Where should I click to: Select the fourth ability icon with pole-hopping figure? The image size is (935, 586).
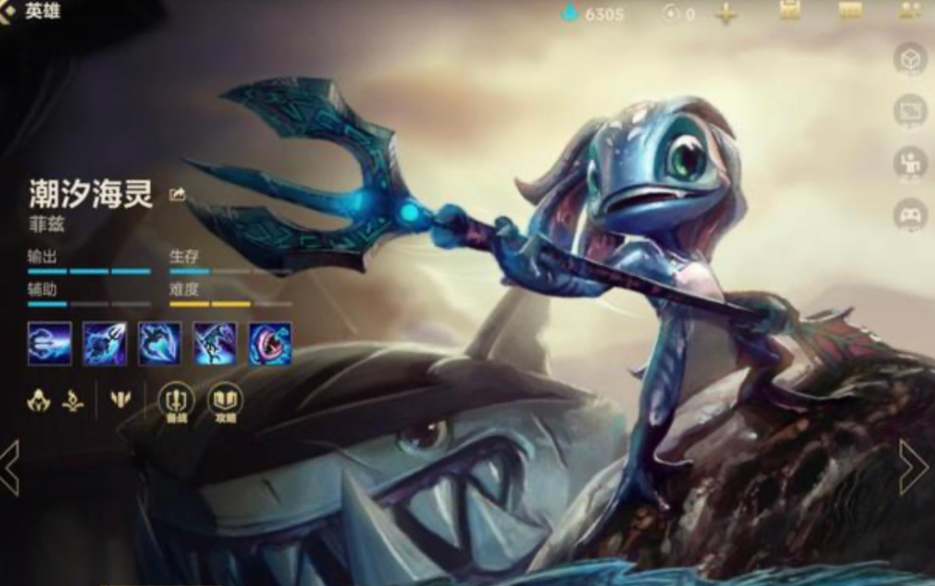(215, 343)
